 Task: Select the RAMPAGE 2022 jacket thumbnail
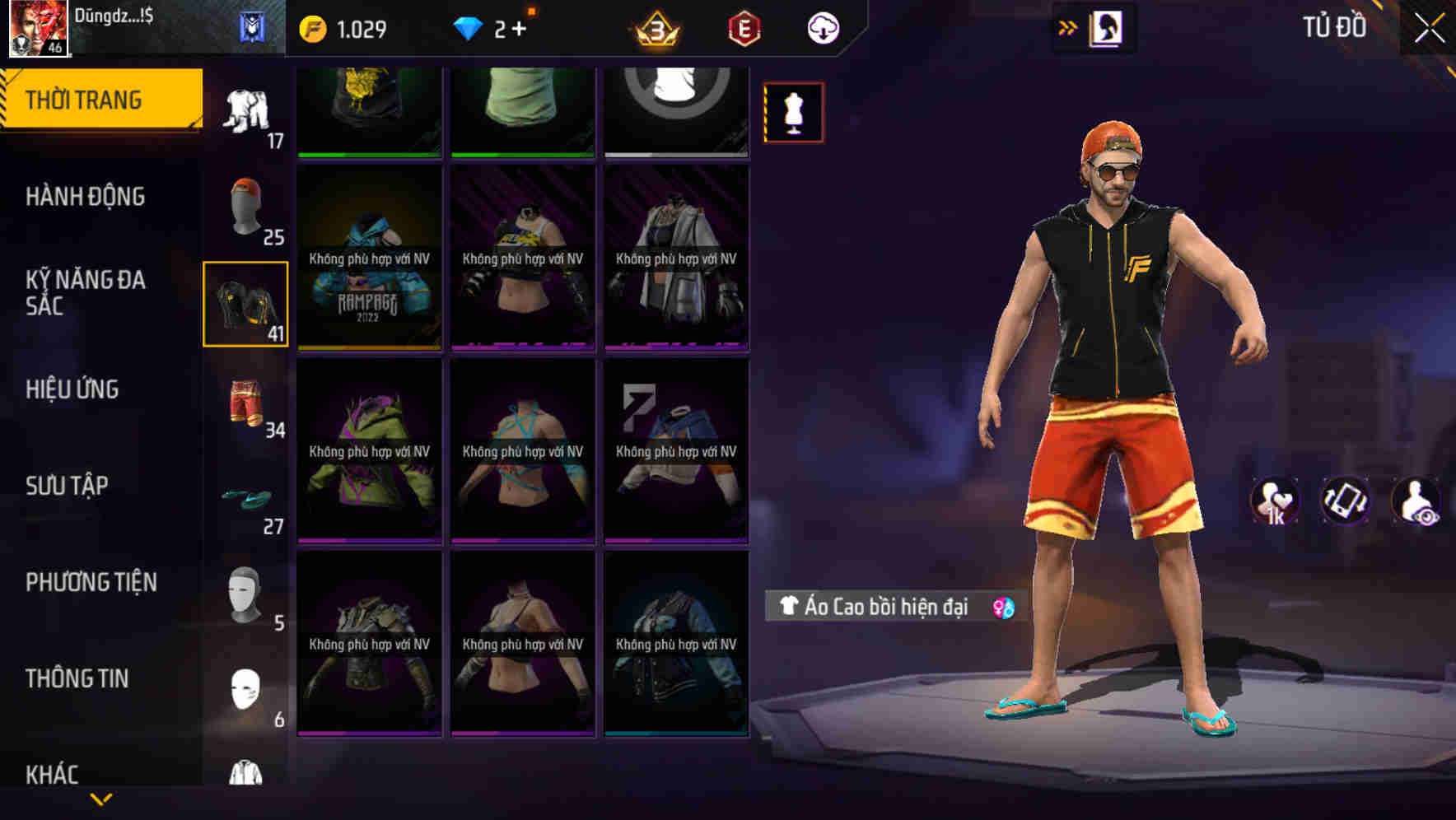click(368, 258)
